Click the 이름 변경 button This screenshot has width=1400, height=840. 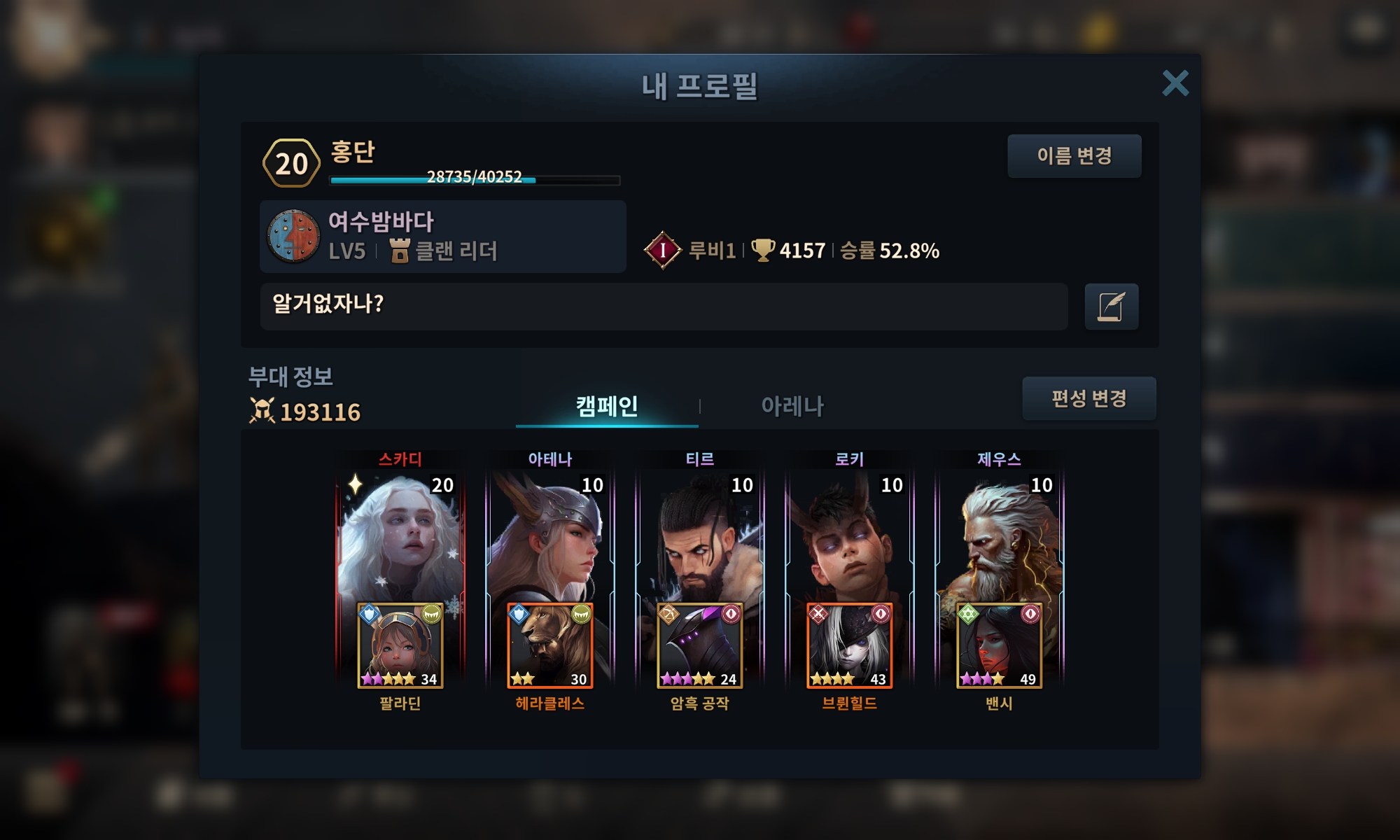coord(1074,155)
